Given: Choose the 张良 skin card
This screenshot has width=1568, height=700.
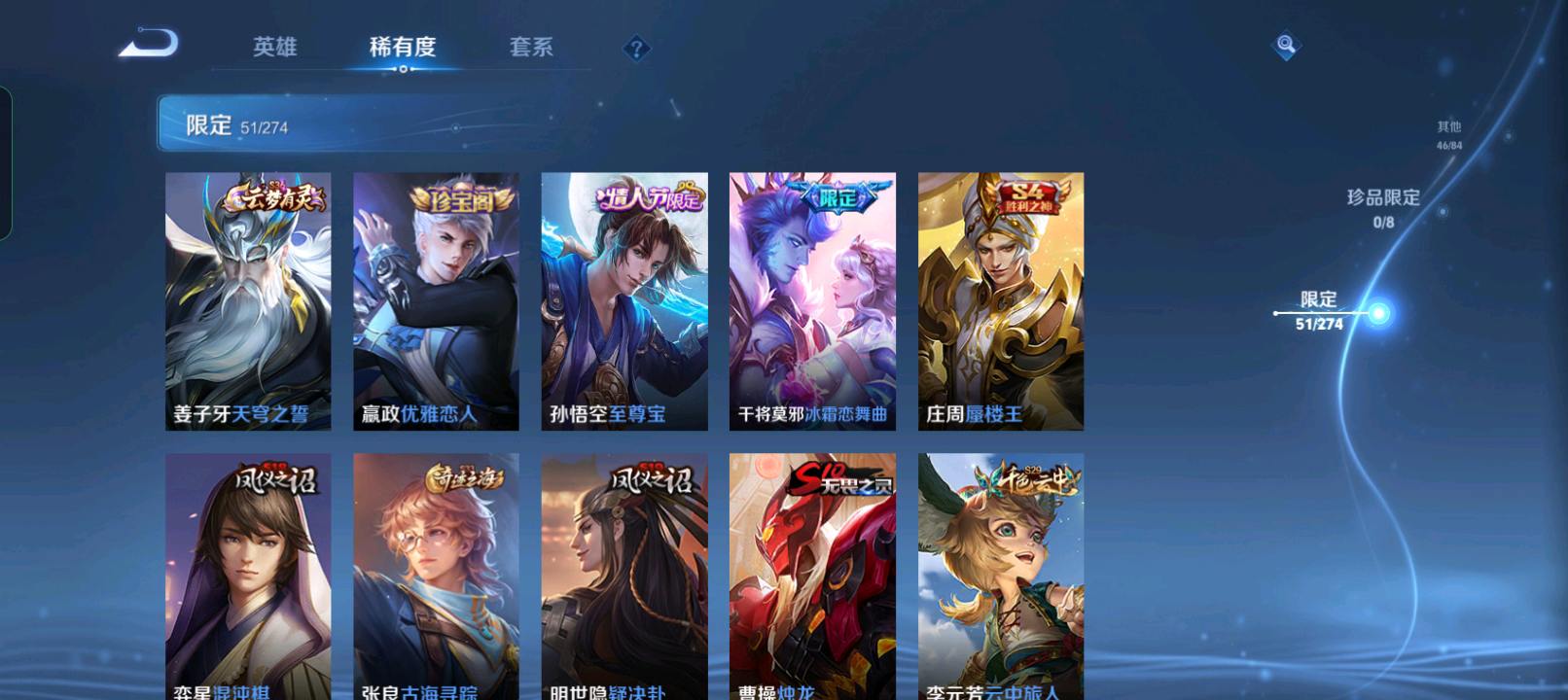Looking at the screenshot, I should [436, 576].
